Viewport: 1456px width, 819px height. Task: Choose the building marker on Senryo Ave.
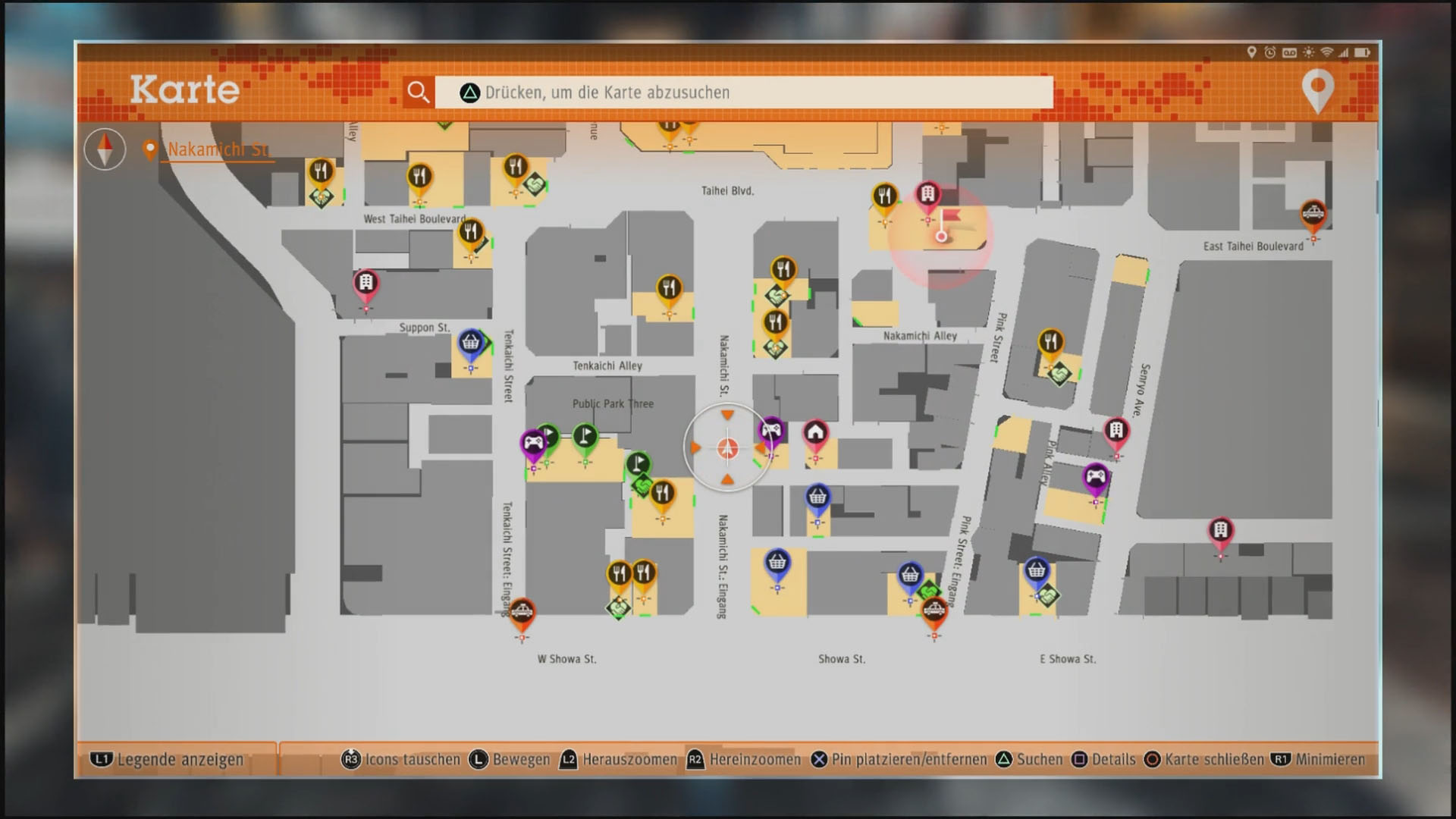pyautogui.click(x=1116, y=432)
